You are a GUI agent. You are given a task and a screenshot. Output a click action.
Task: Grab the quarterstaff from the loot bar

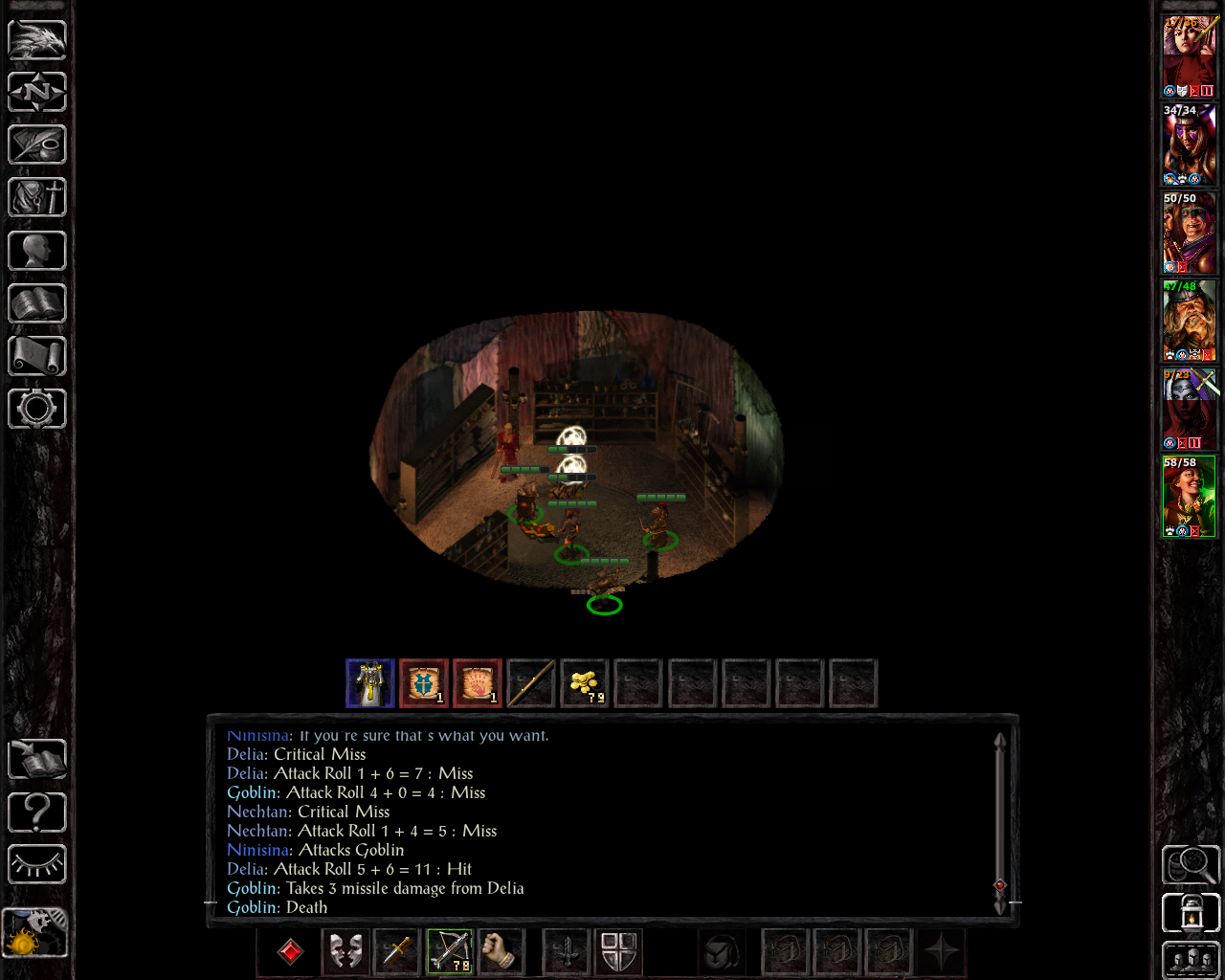[x=531, y=683]
